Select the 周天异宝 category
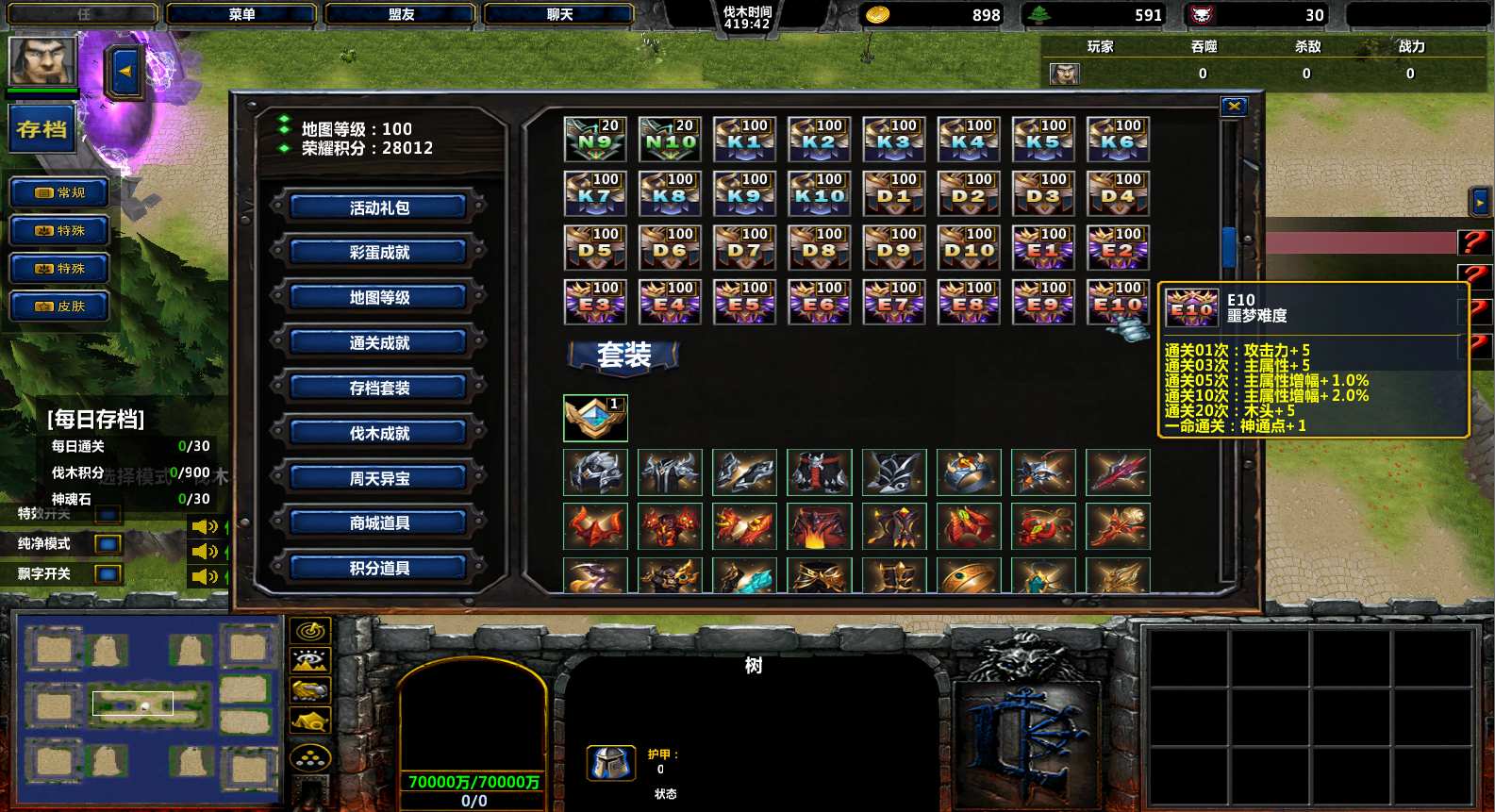Screen dimensions: 1495x812 (379, 478)
